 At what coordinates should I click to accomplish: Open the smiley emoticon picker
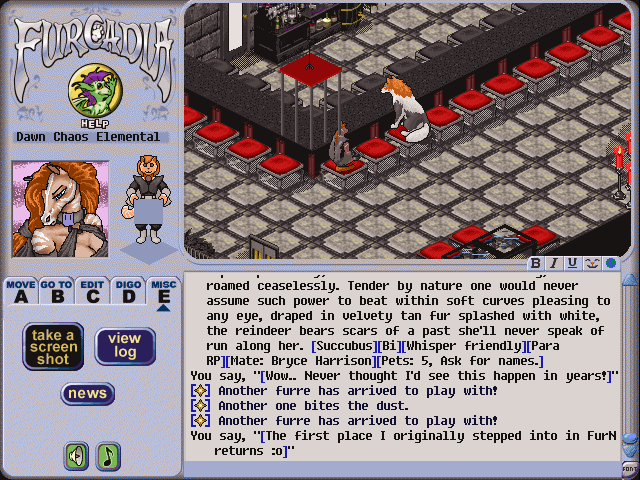tap(590, 263)
